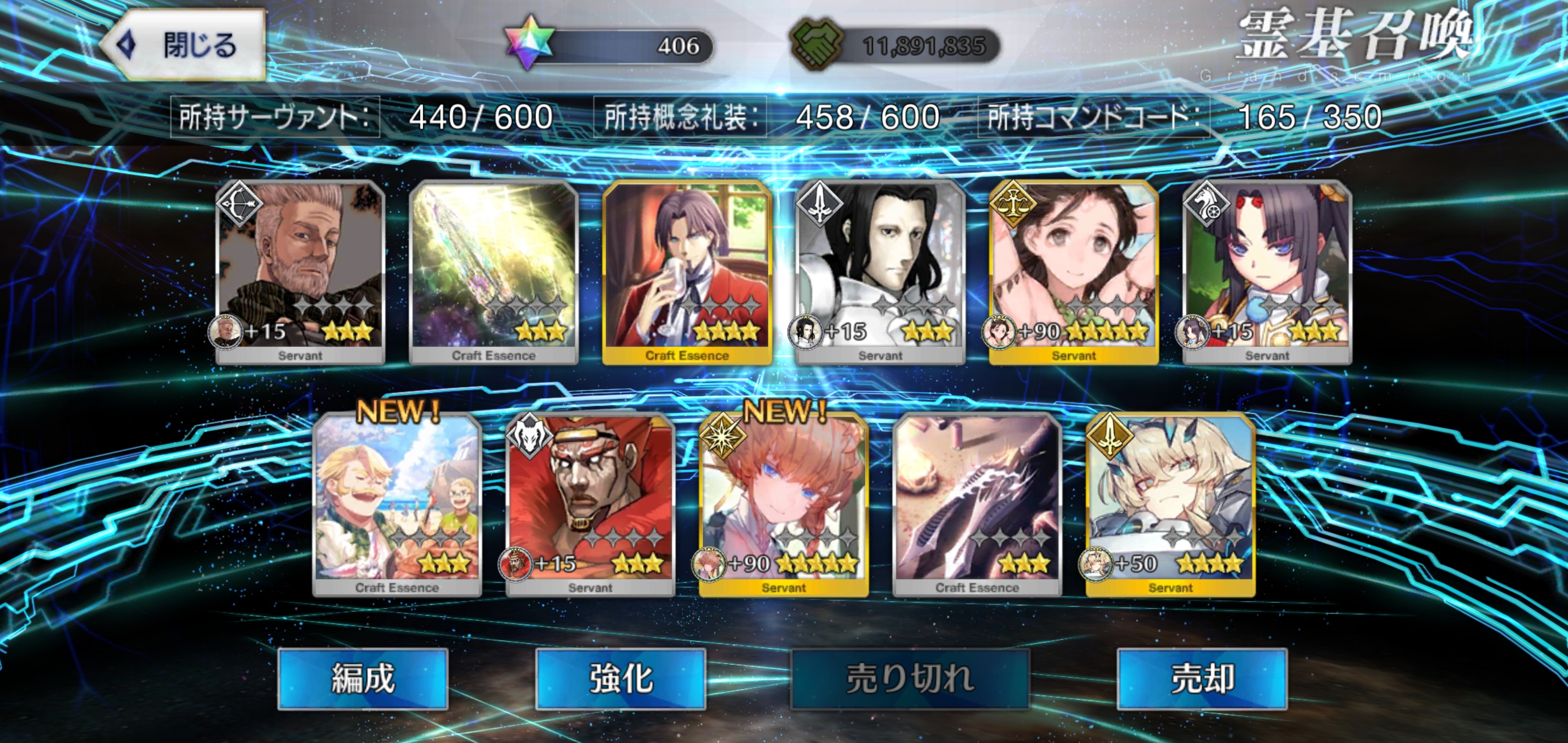Pick the red-maned Berserker servant card
Screen dimensions: 1568x743
(591, 504)
